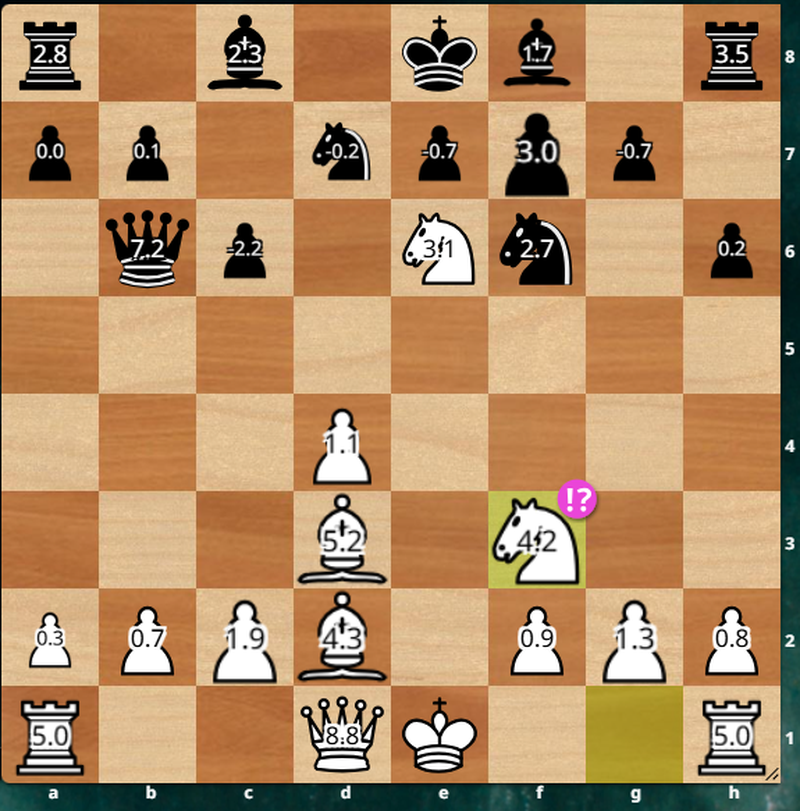
Task: Choose the black rook on a8
Action: (x=49, y=50)
